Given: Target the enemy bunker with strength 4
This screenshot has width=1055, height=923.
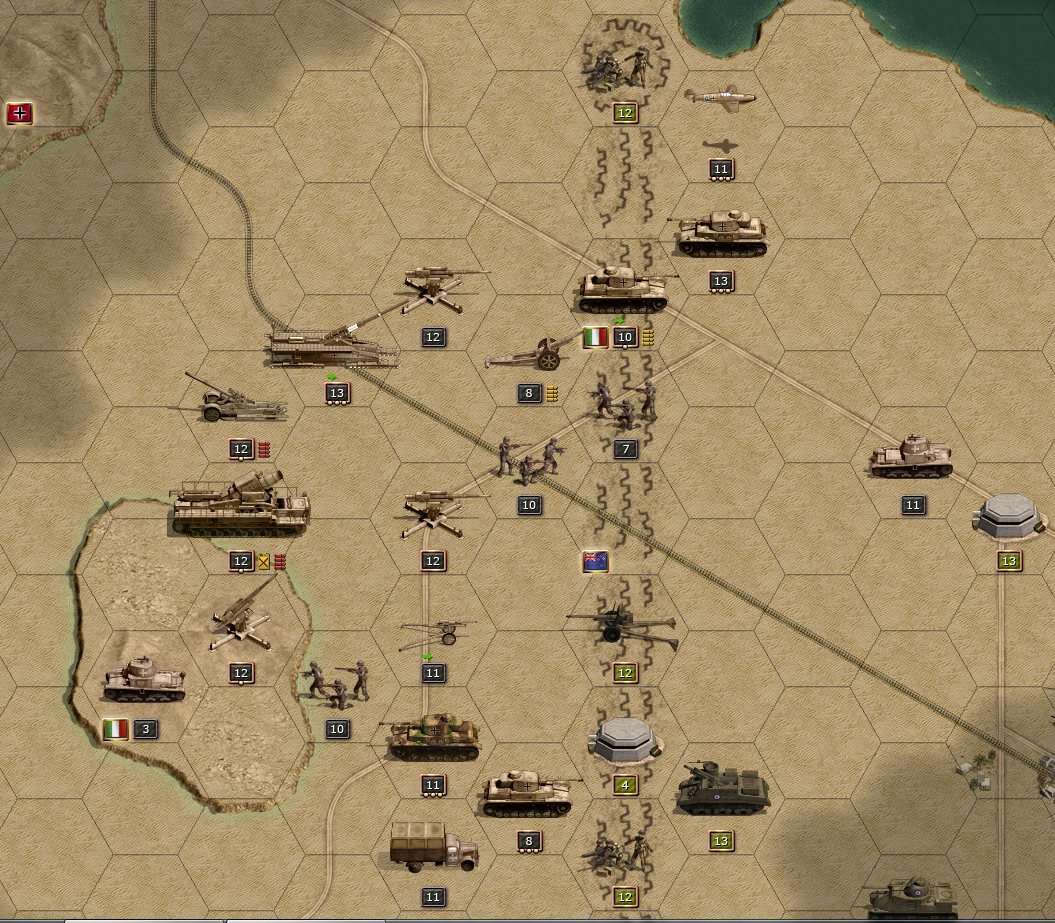Looking at the screenshot, I should pyautogui.click(x=625, y=741).
